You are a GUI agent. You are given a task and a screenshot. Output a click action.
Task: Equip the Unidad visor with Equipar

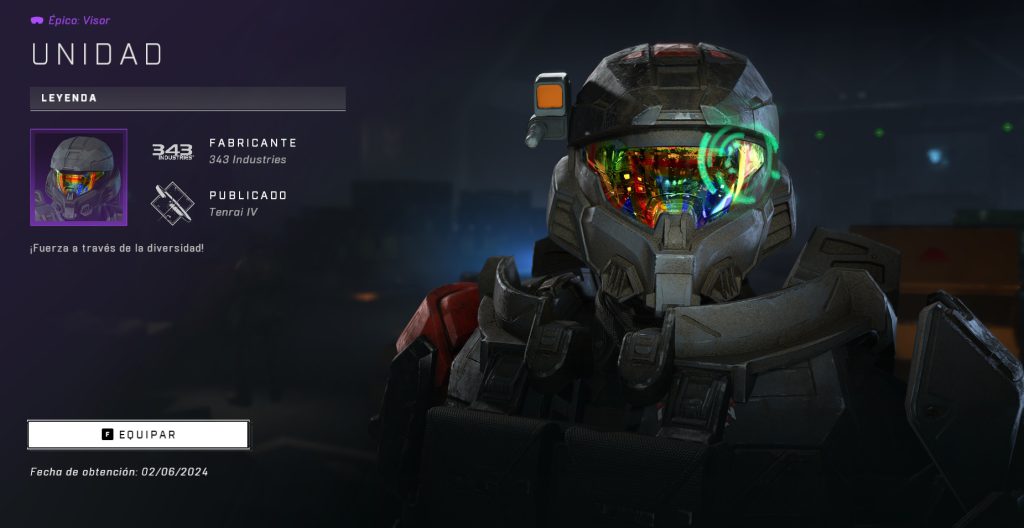coord(138,435)
